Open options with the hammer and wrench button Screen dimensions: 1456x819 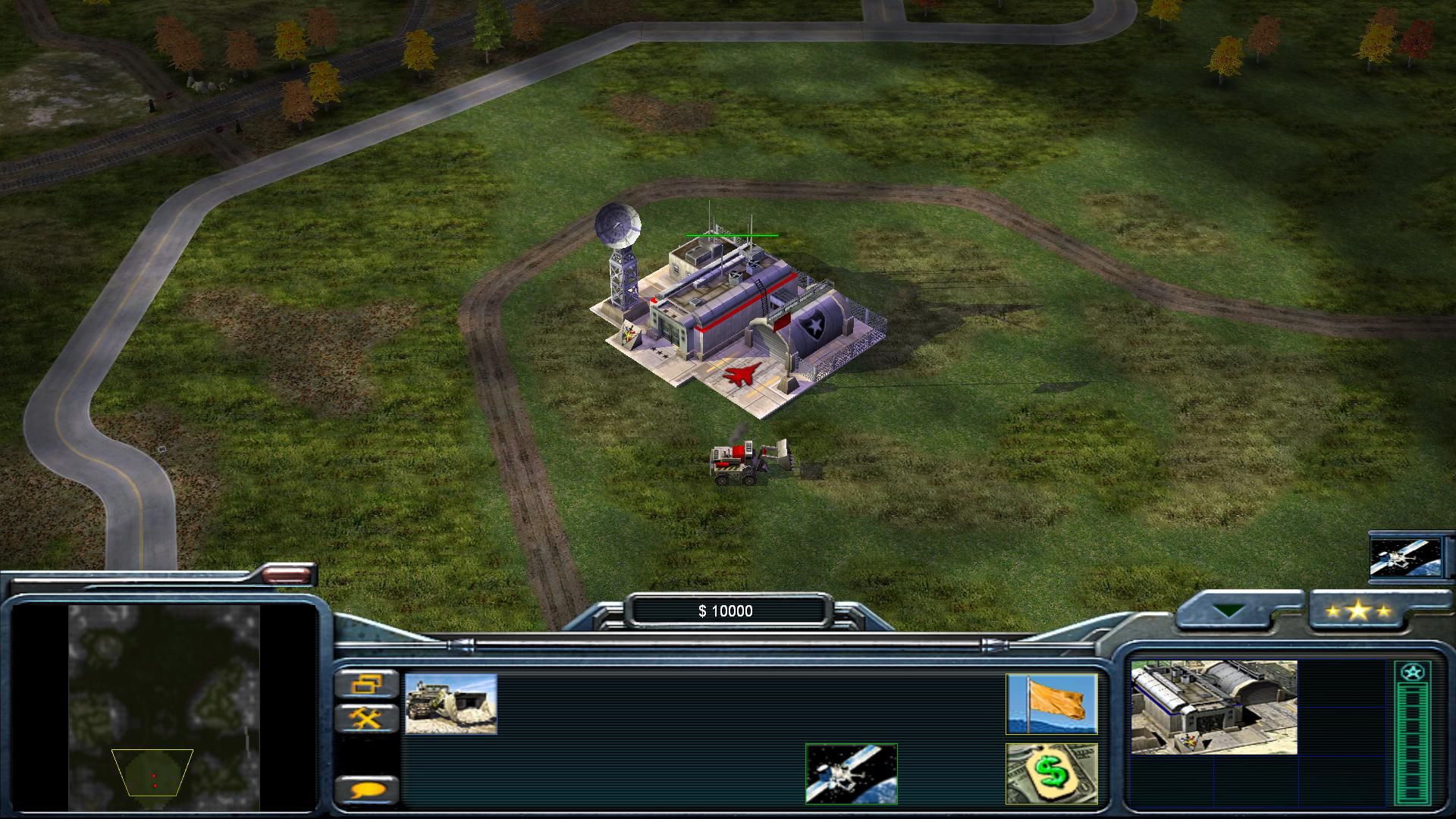tap(367, 717)
